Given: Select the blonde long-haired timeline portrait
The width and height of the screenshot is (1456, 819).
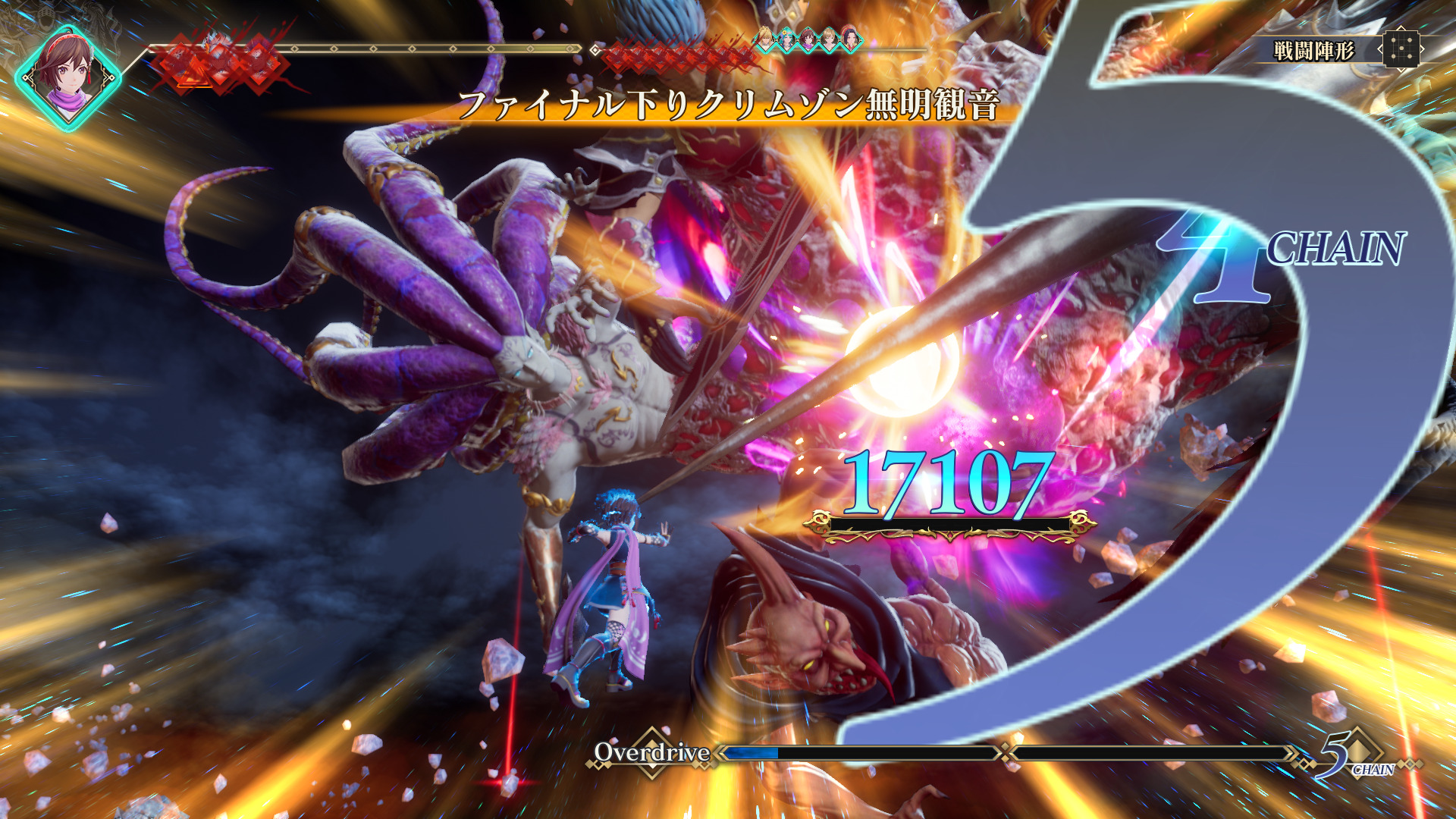Looking at the screenshot, I should 767,38.
